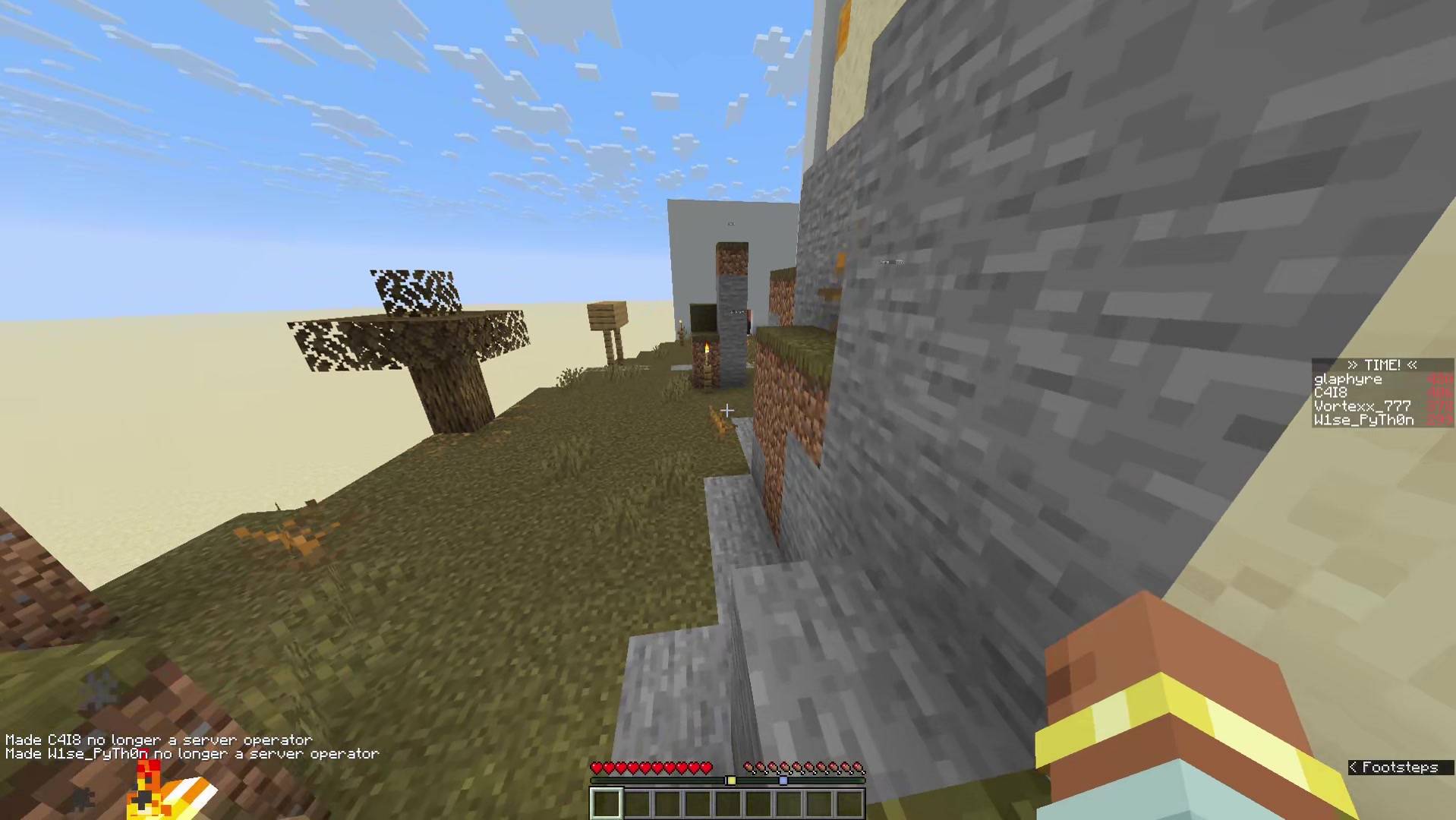
Task: Click the blue marker on the experience bar
Action: click(x=783, y=780)
